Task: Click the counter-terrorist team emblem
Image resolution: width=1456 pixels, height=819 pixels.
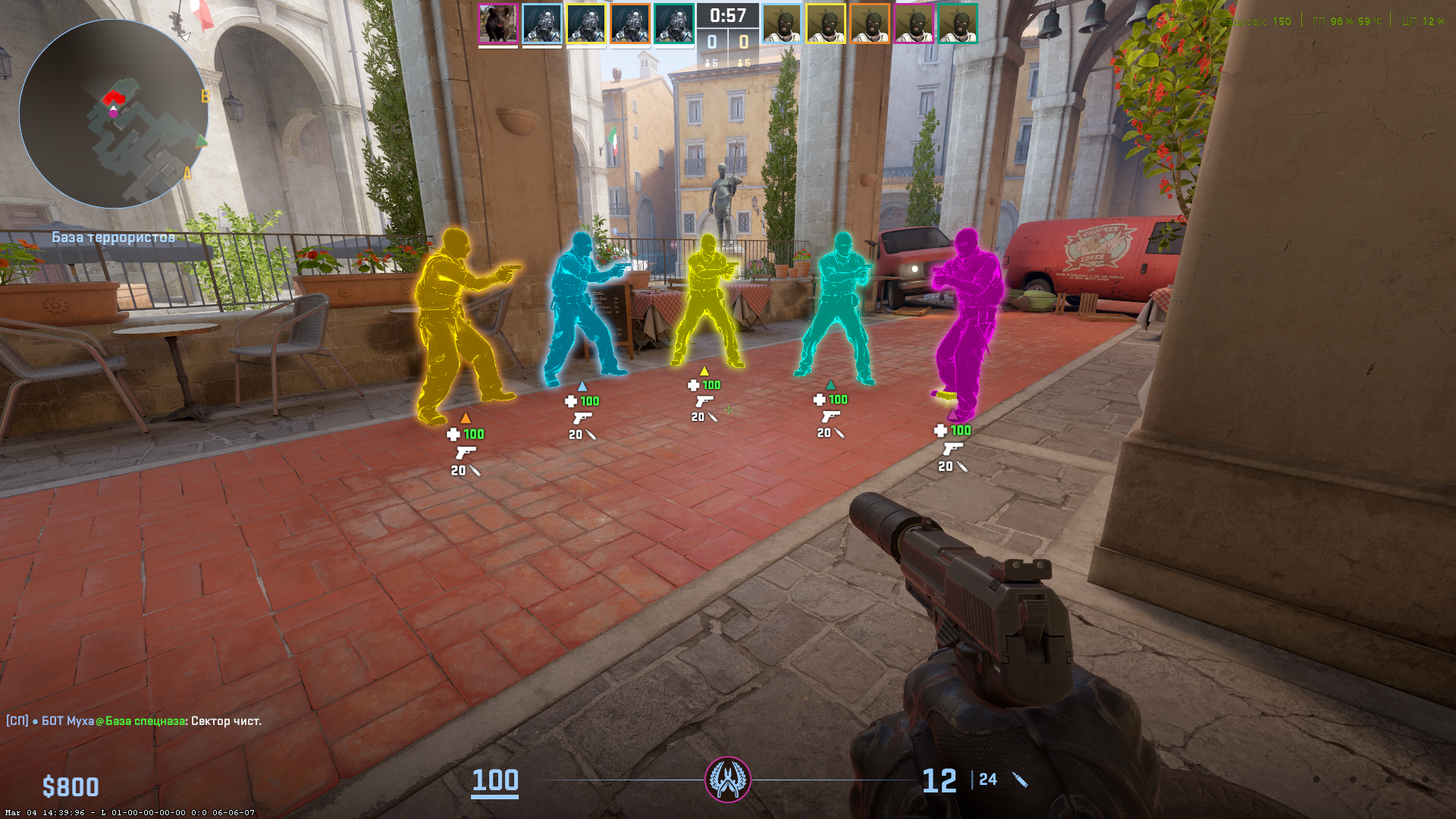Action: point(728,779)
